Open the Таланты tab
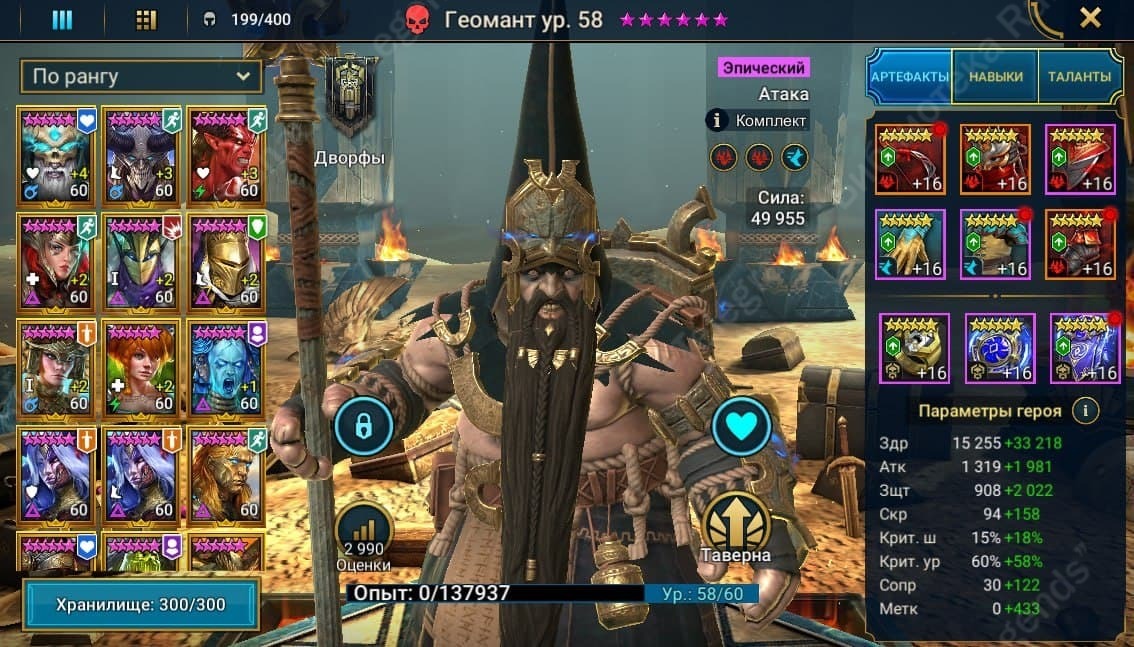Screen dimensions: 1134x647 (1080, 77)
